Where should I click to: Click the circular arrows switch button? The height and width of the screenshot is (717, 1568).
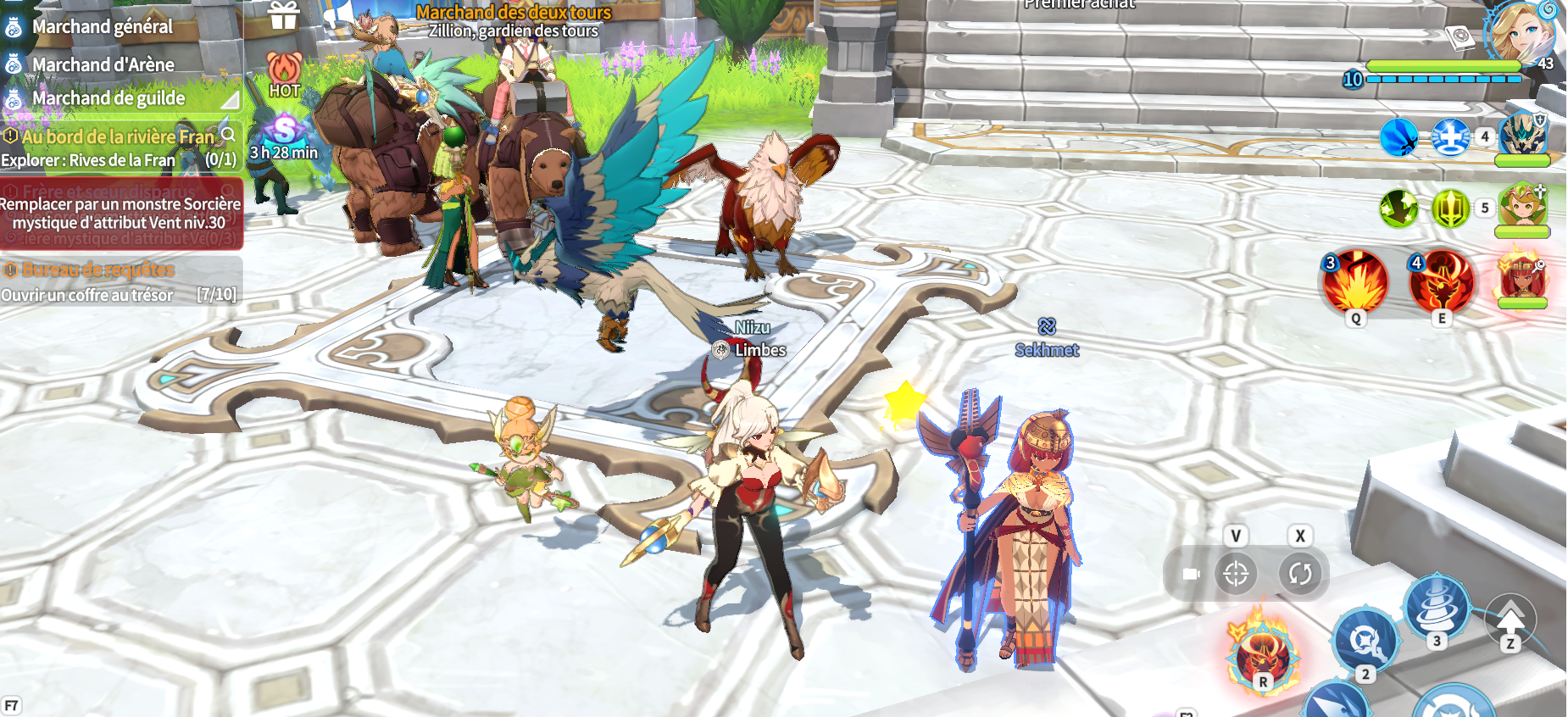1299,574
